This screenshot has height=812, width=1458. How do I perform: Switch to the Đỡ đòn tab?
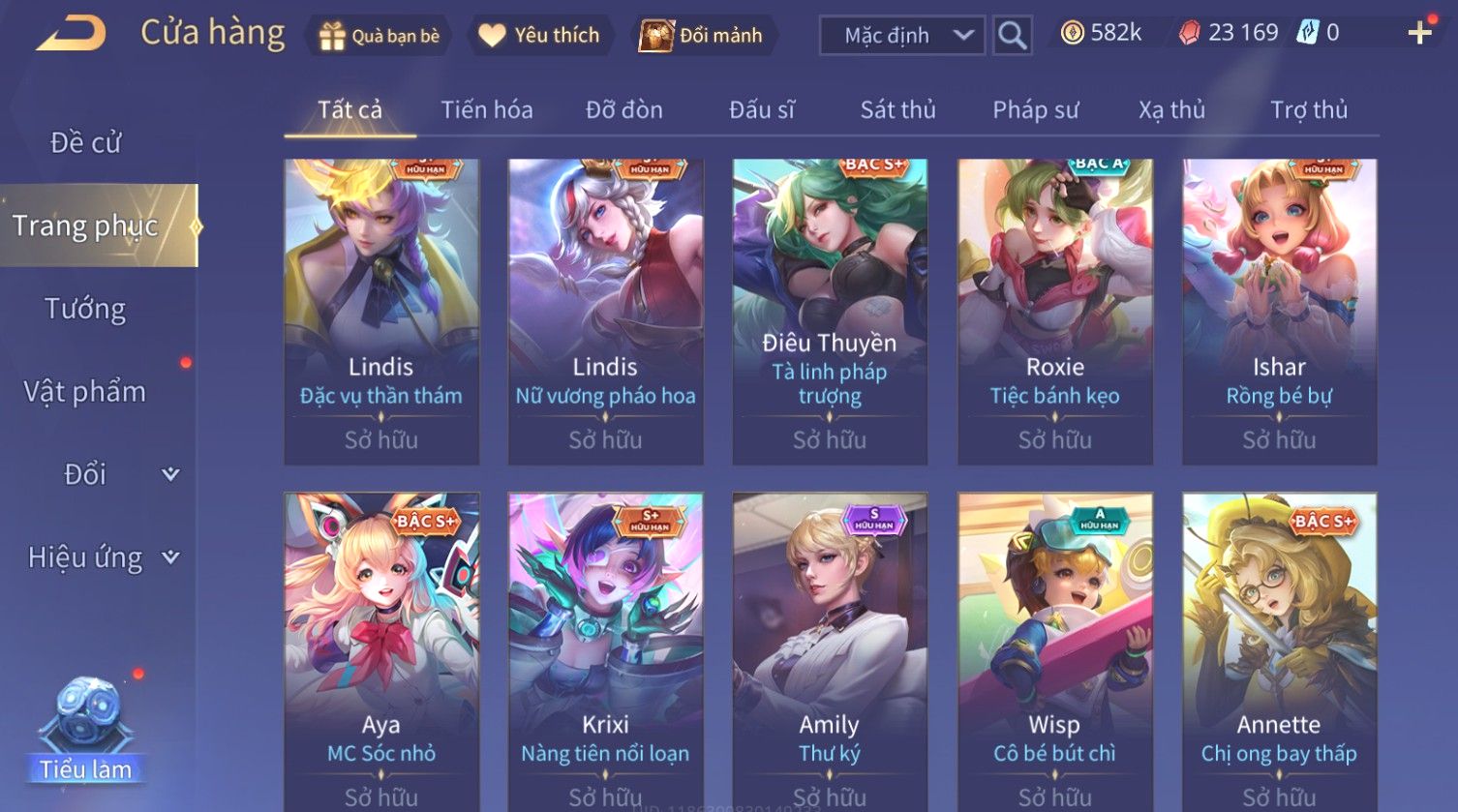[x=623, y=110]
